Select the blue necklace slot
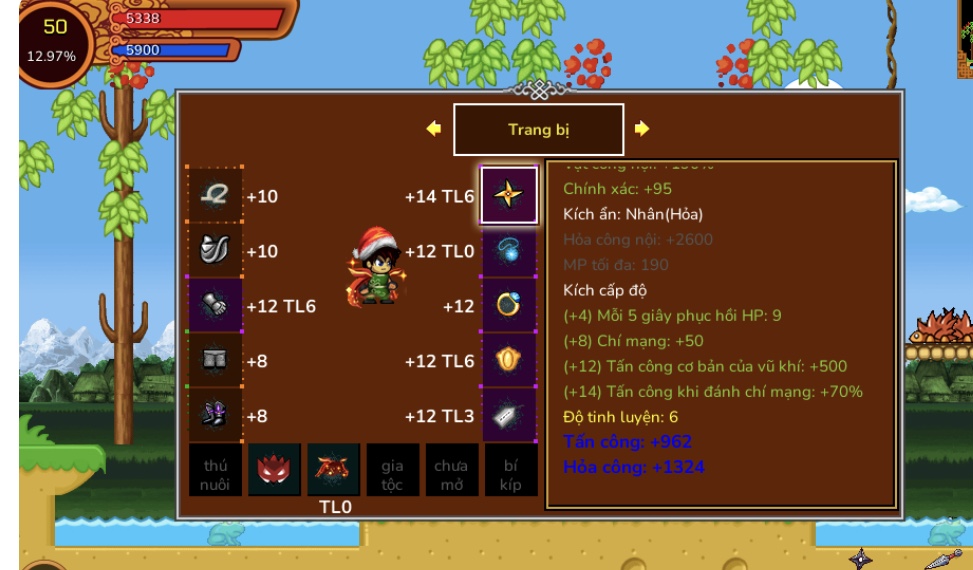This screenshot has height=570, width=973. 509,250
